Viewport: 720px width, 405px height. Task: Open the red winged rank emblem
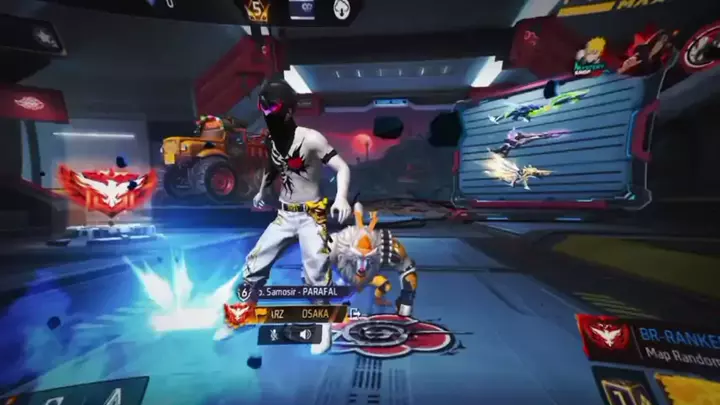(x=106, y=188)
